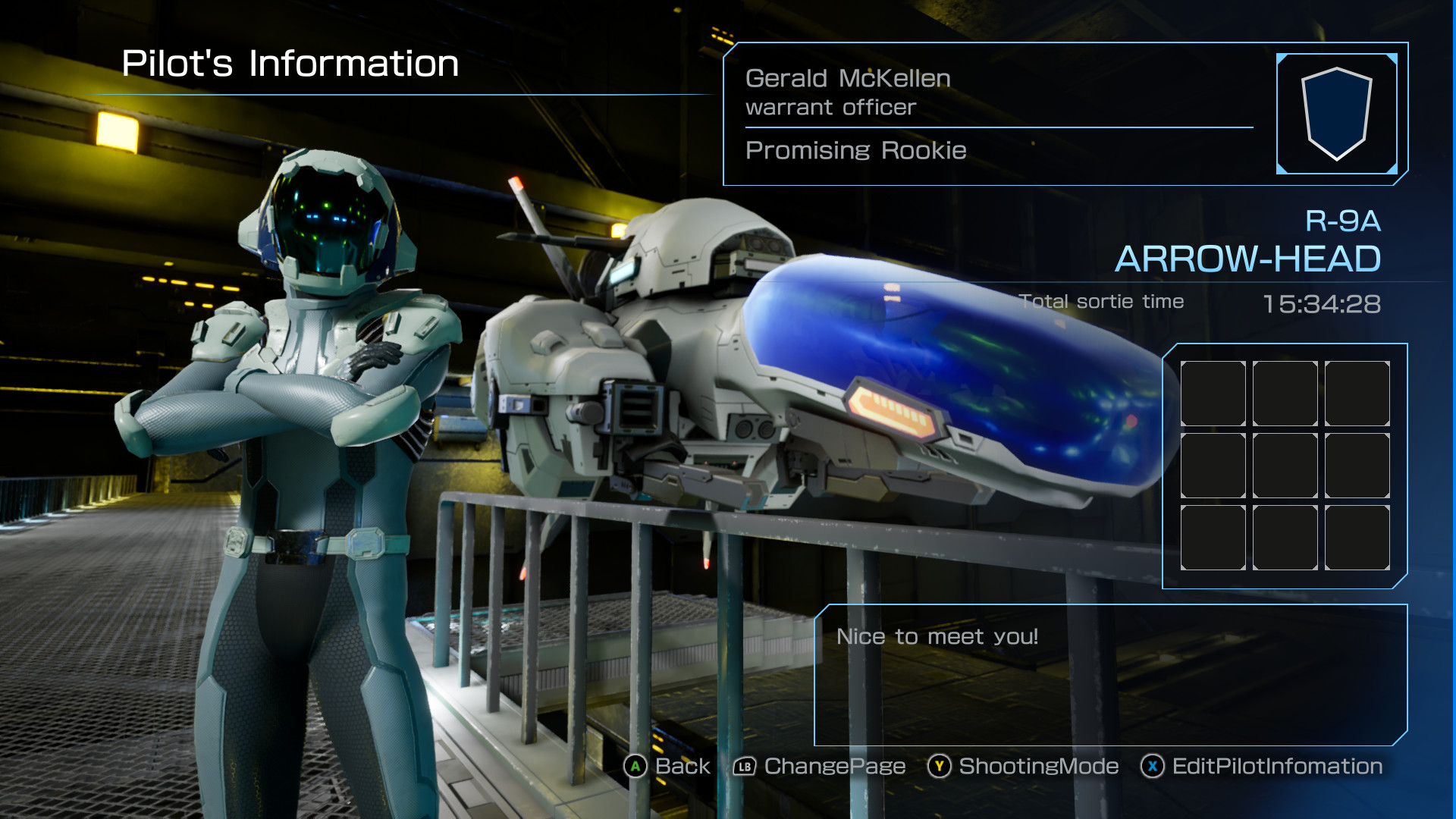Click the bottom-right medal slot

[x=1357, y=538]
